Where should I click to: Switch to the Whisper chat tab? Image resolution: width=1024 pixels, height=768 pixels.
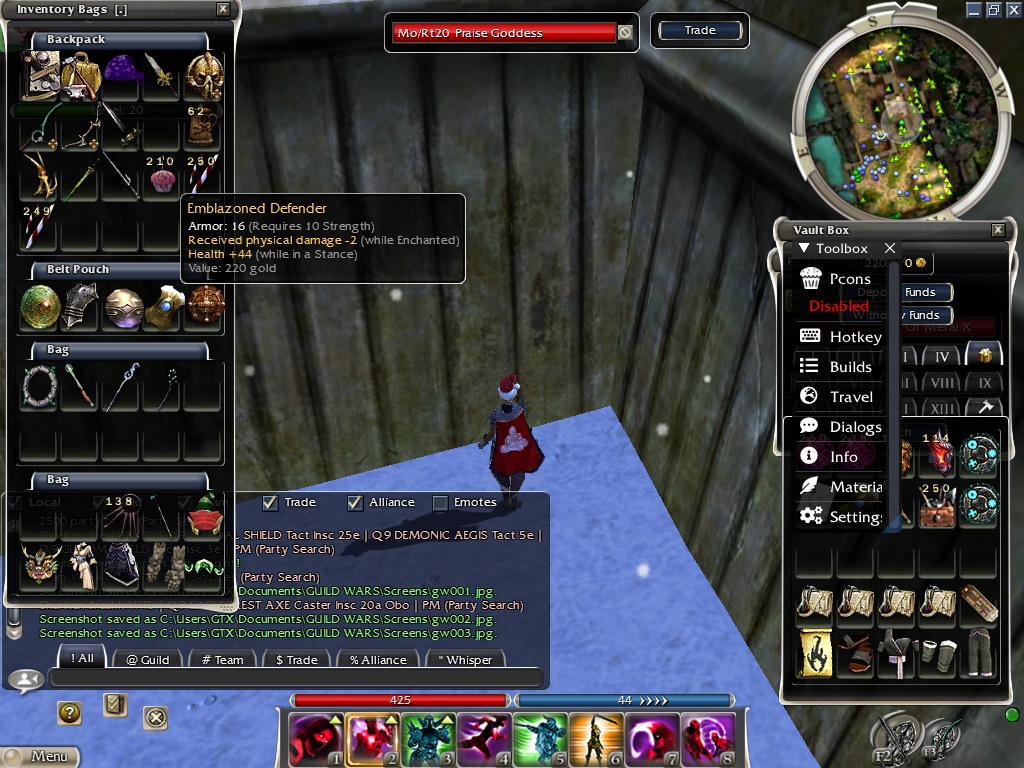(465, 659)
